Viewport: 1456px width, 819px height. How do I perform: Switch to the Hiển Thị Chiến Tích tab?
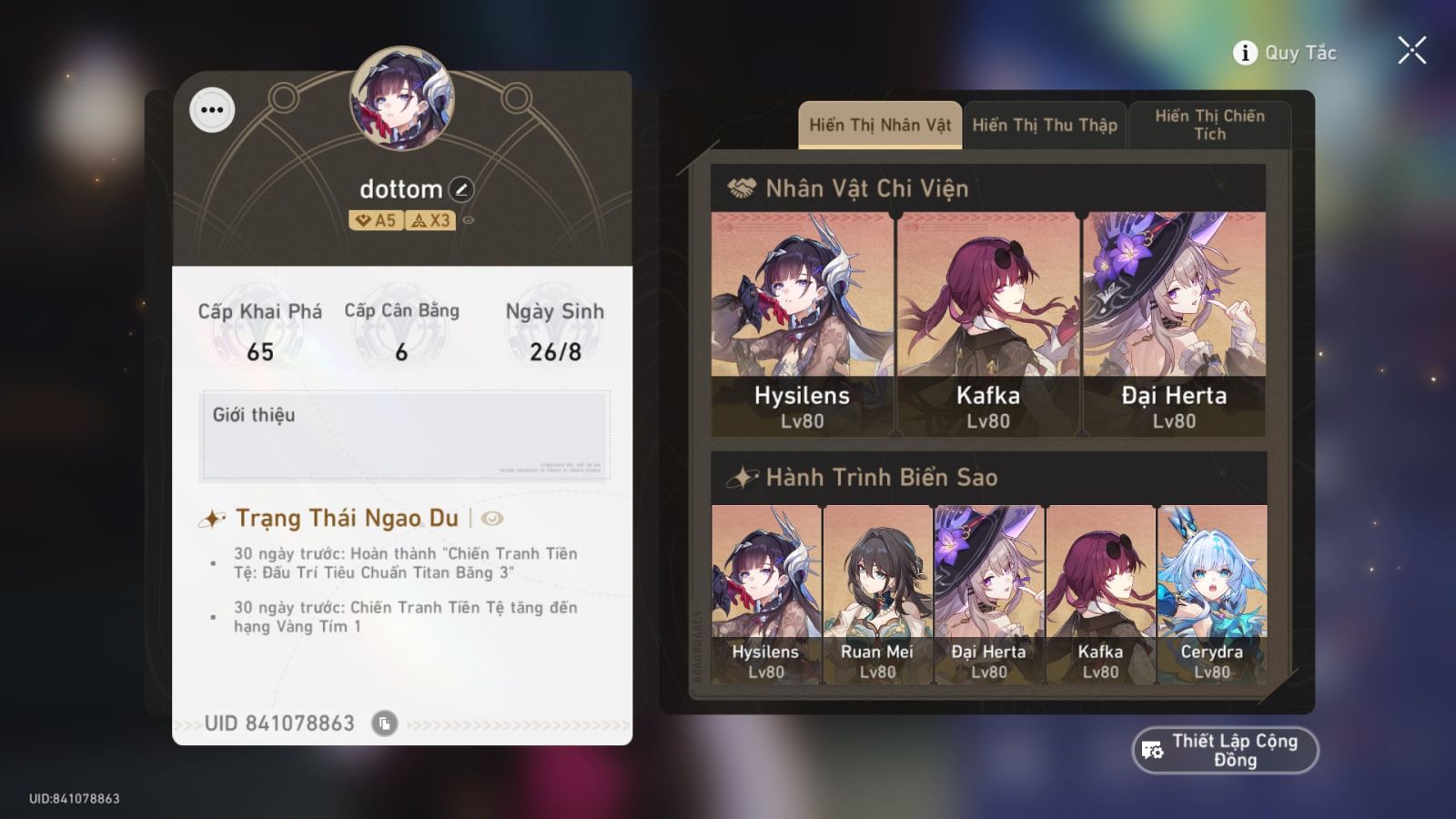click(1210, 125)
